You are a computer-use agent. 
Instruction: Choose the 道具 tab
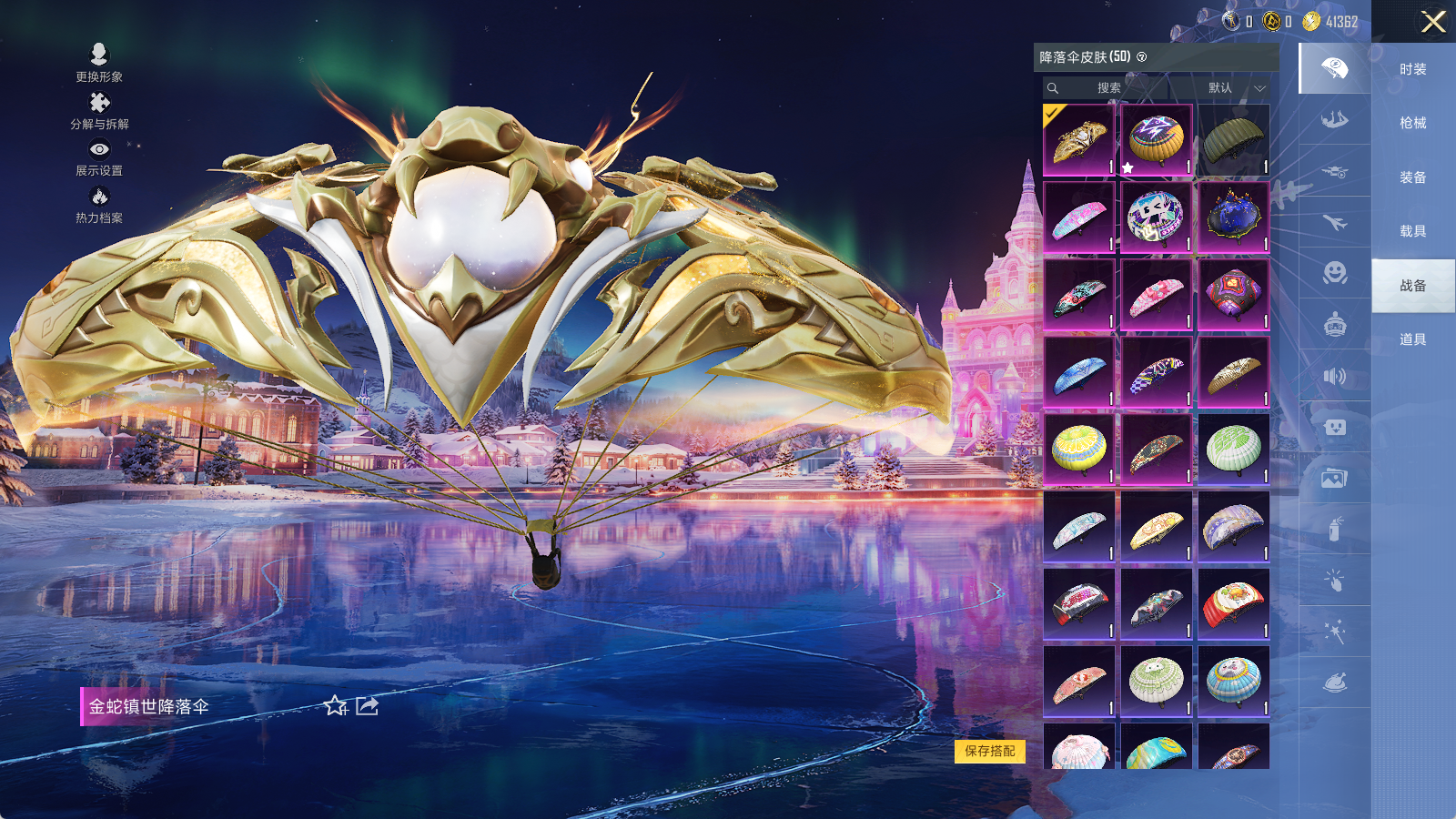(x=1412, y=339)
